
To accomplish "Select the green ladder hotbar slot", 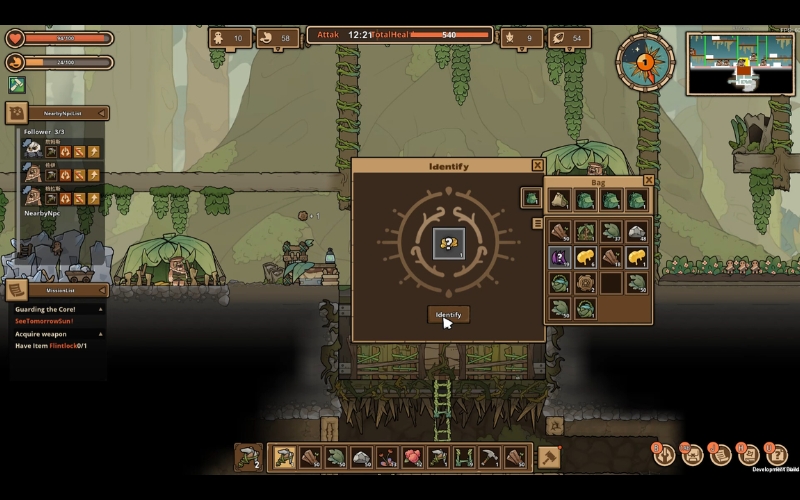I will [x=464, y=457].
